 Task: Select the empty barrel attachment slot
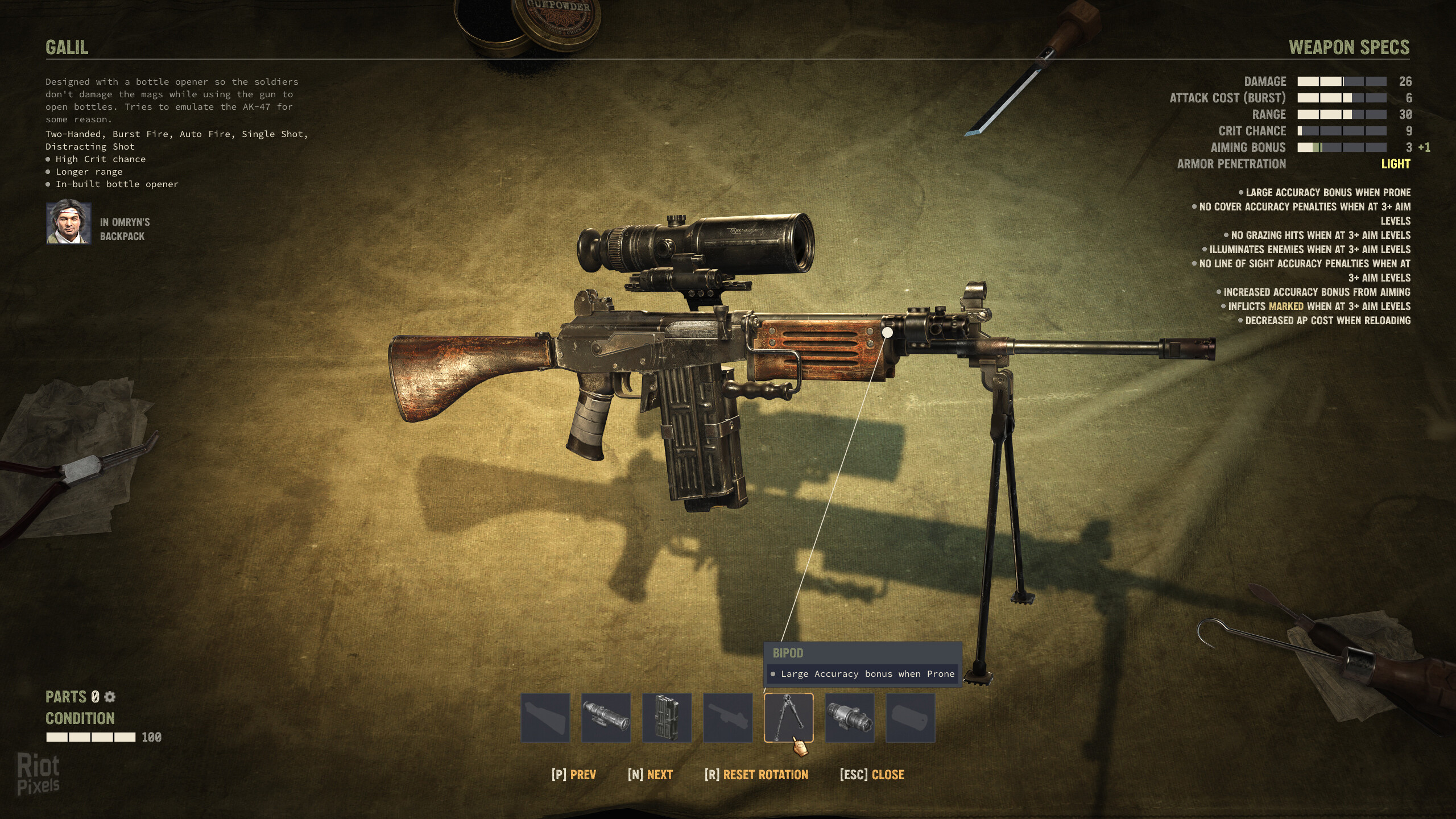pyautogui.click(x=727, y=717)
